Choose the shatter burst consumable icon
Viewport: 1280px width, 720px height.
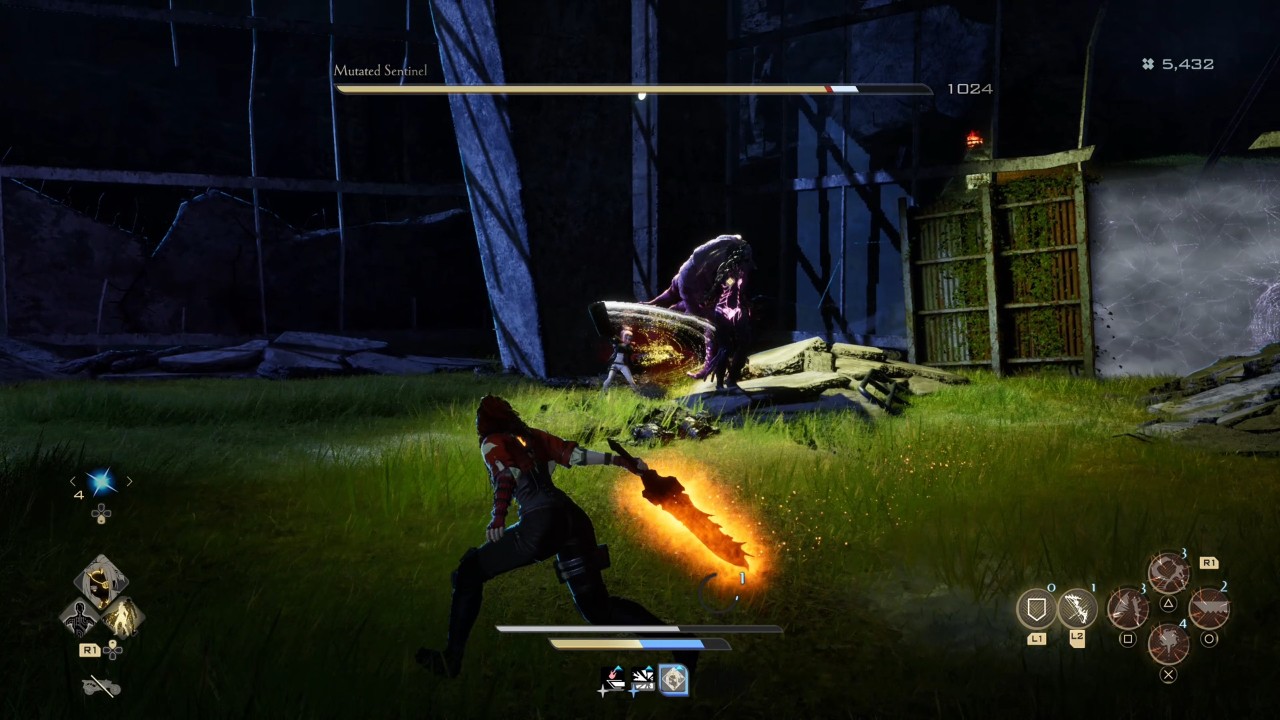643,677
